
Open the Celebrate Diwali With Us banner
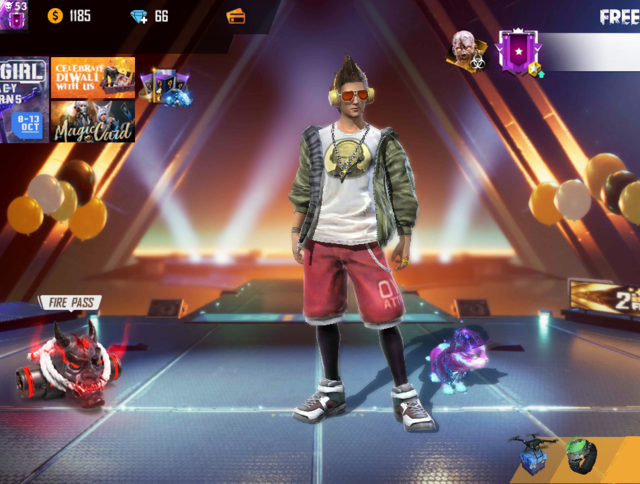pos(93,76)
